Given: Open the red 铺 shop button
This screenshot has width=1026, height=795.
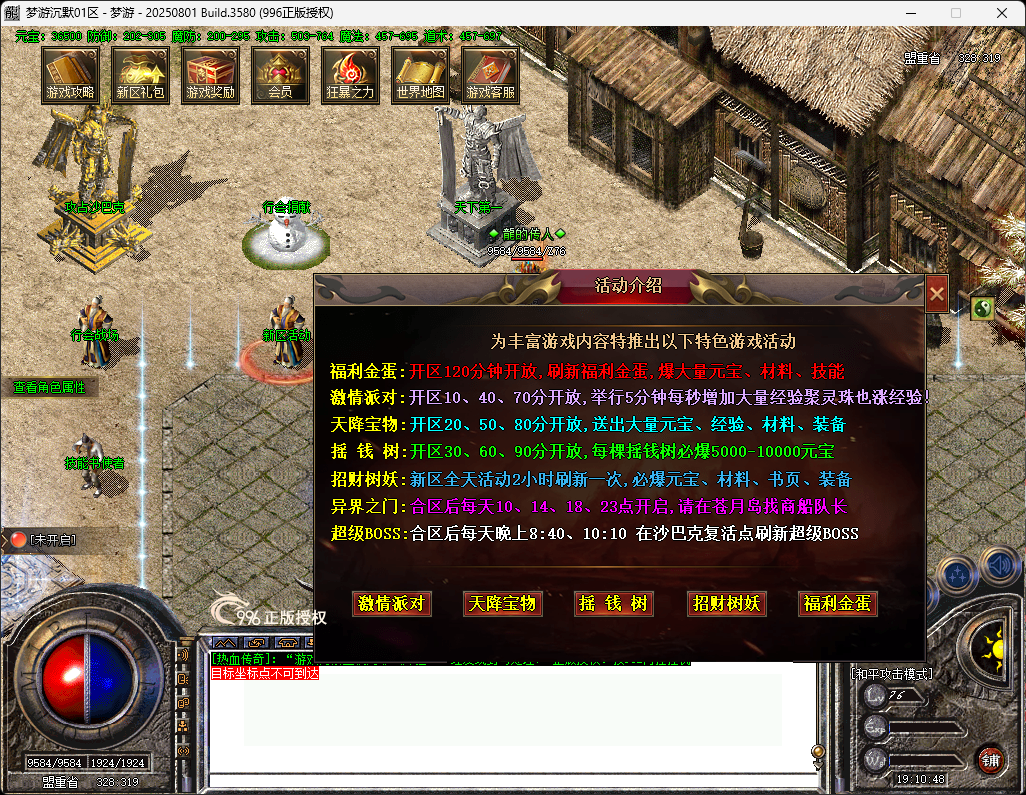Looking at the screenshot, I should click(x=990, y=758).
